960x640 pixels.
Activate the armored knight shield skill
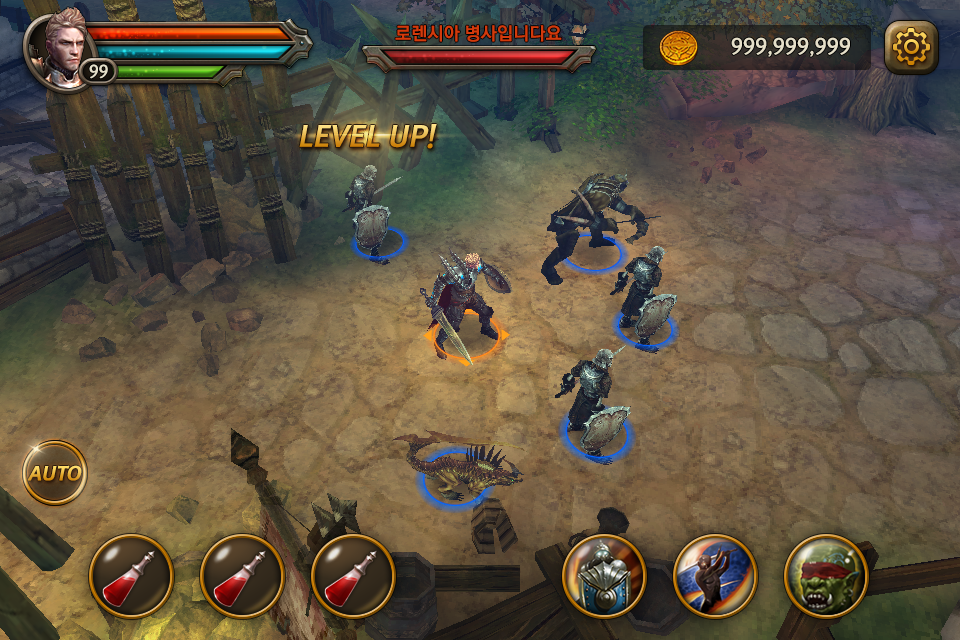click(x=604, y=576)
